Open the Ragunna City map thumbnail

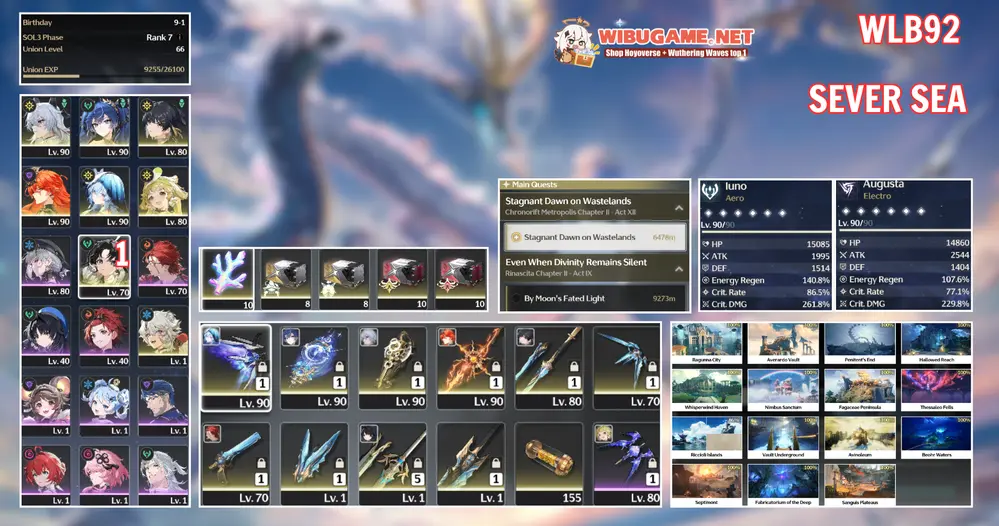pyautogui.click(x=706, y=342)
